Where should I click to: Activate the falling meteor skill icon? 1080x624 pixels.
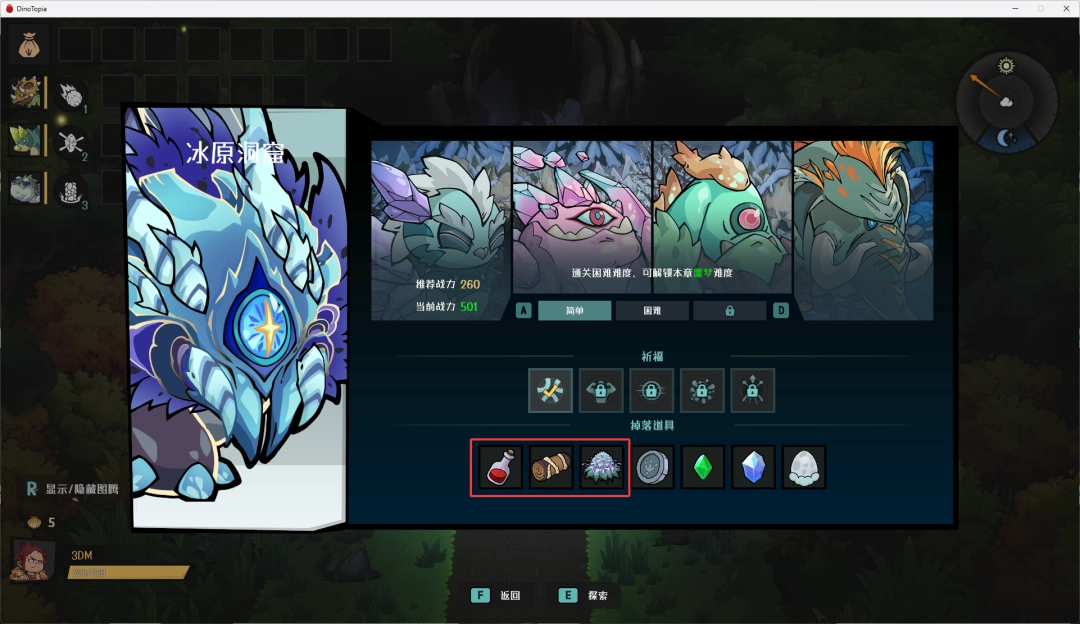tap(71, 93)
